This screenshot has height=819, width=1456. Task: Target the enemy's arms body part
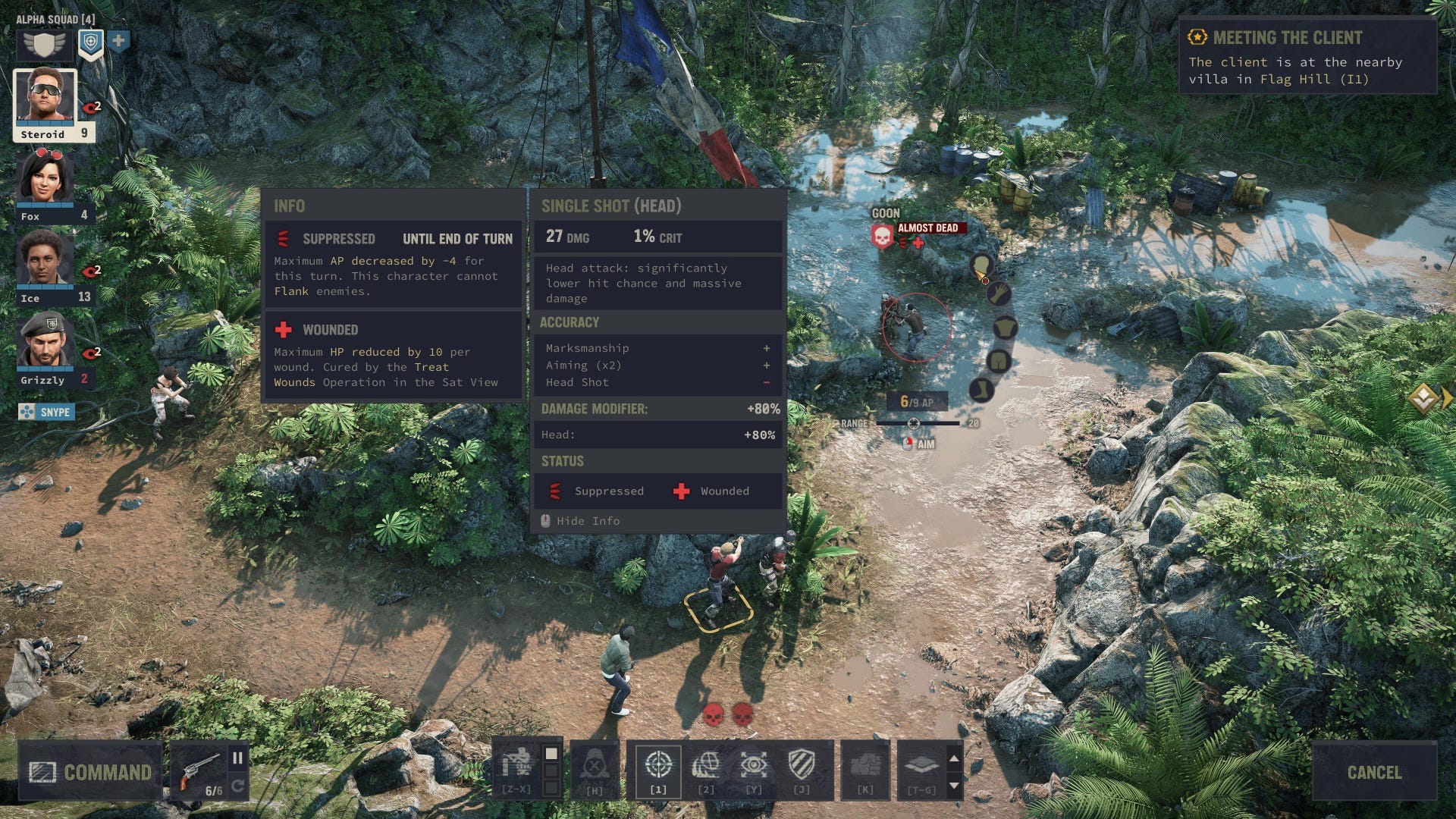[999, 293]
